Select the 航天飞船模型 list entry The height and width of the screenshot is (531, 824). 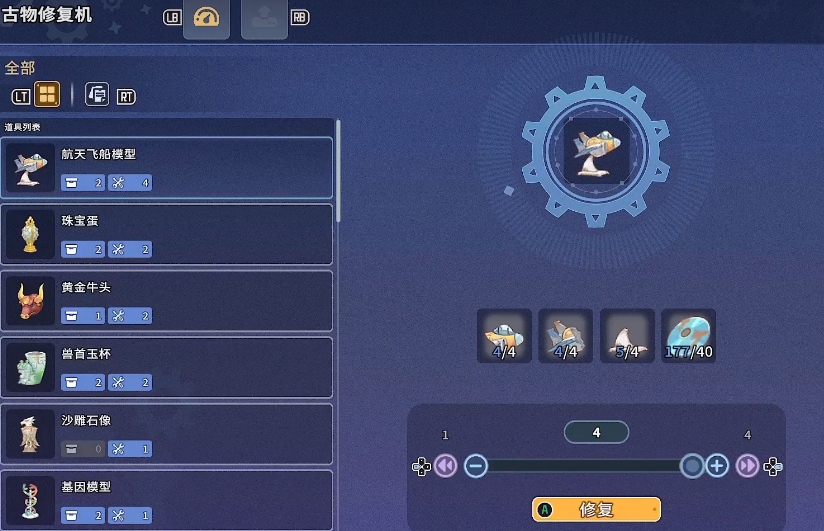[166, 167]
